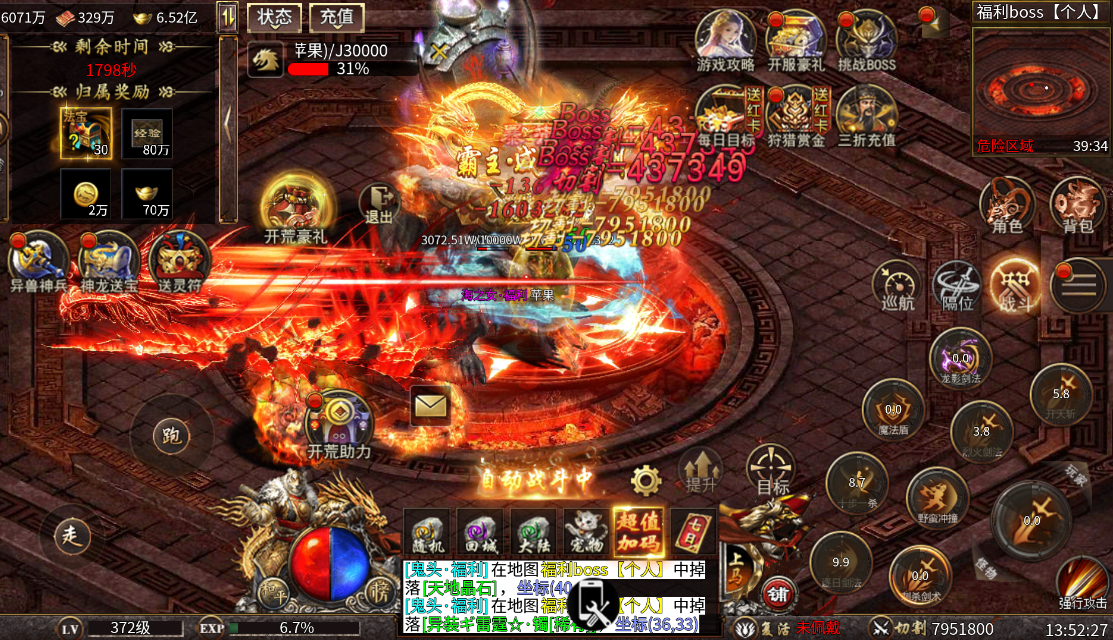Open the 宠物 pet slot
The image size is (1113, 640).
coord(585,531)
